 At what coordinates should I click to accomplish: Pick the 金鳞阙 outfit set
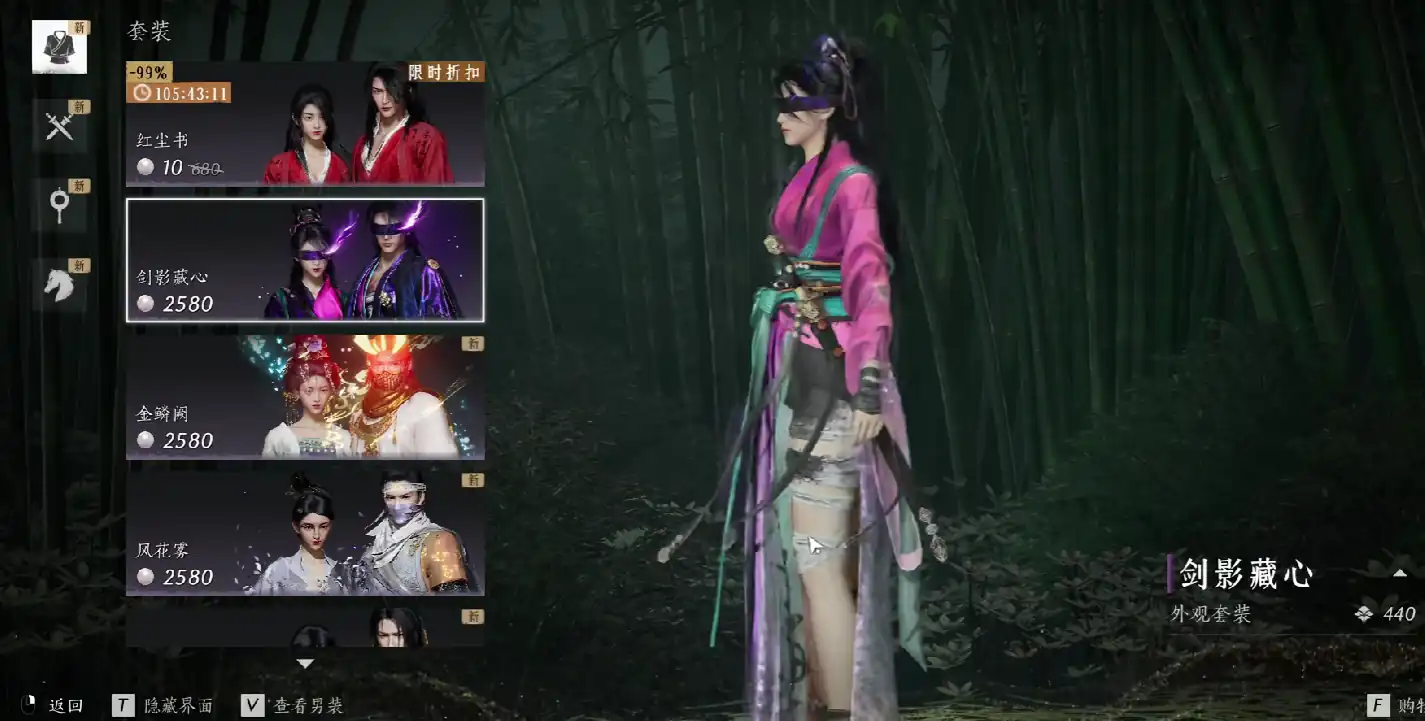(305, 397)
